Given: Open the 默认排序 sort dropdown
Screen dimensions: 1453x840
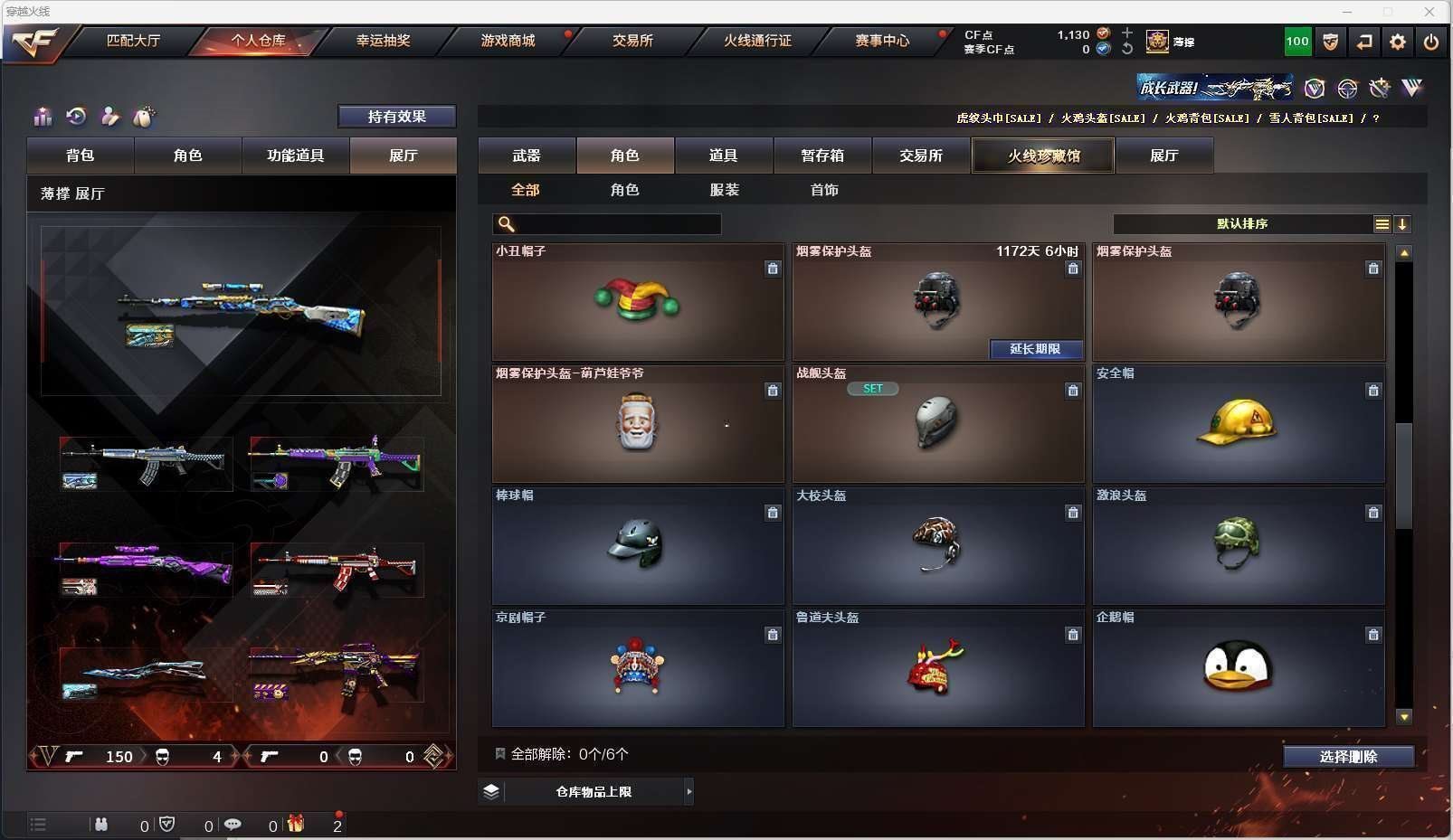Looking at the screenshot, I should (1242, 224).
